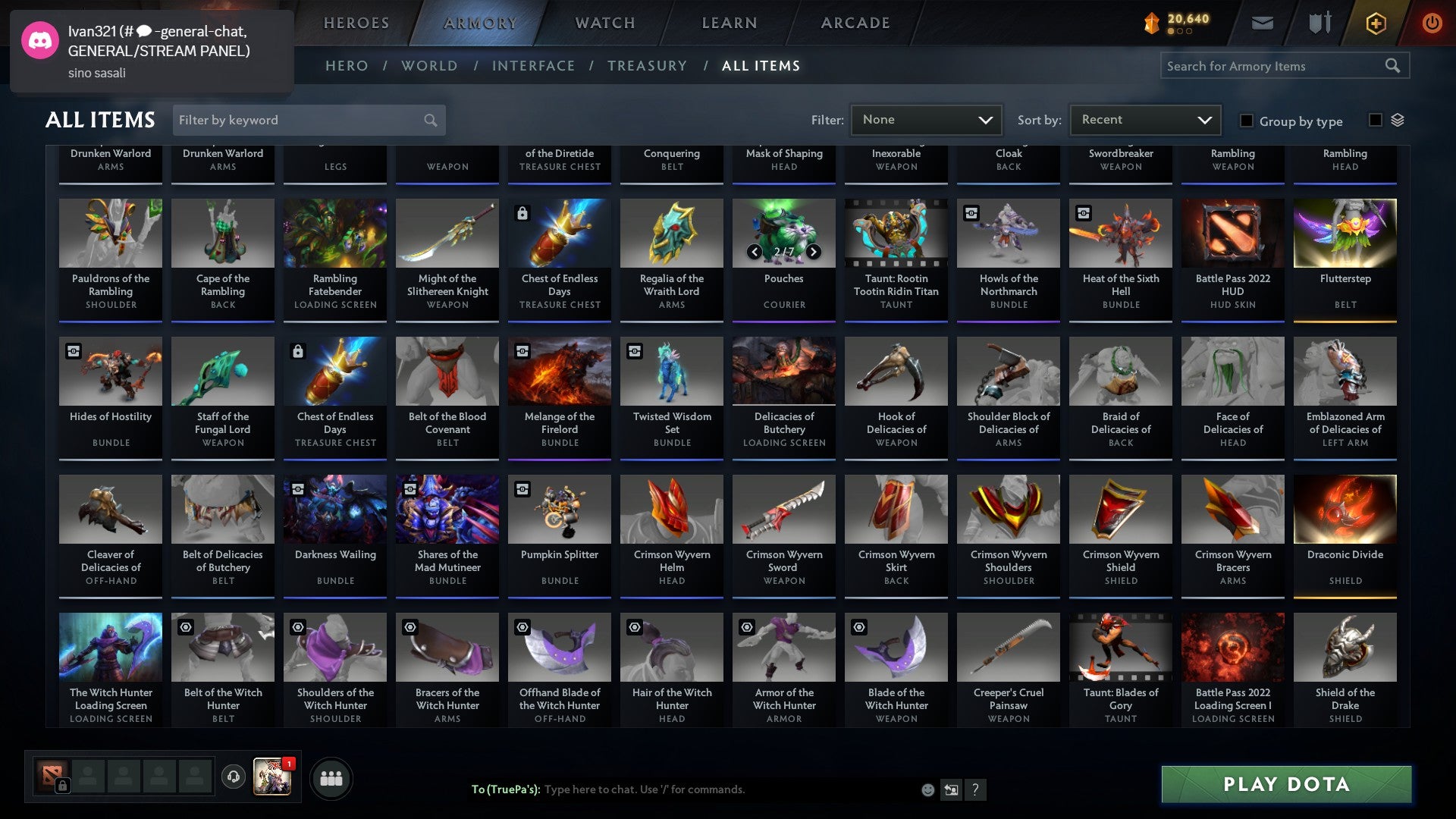Open the mail notifications envelope icon

click(1263, 23)
